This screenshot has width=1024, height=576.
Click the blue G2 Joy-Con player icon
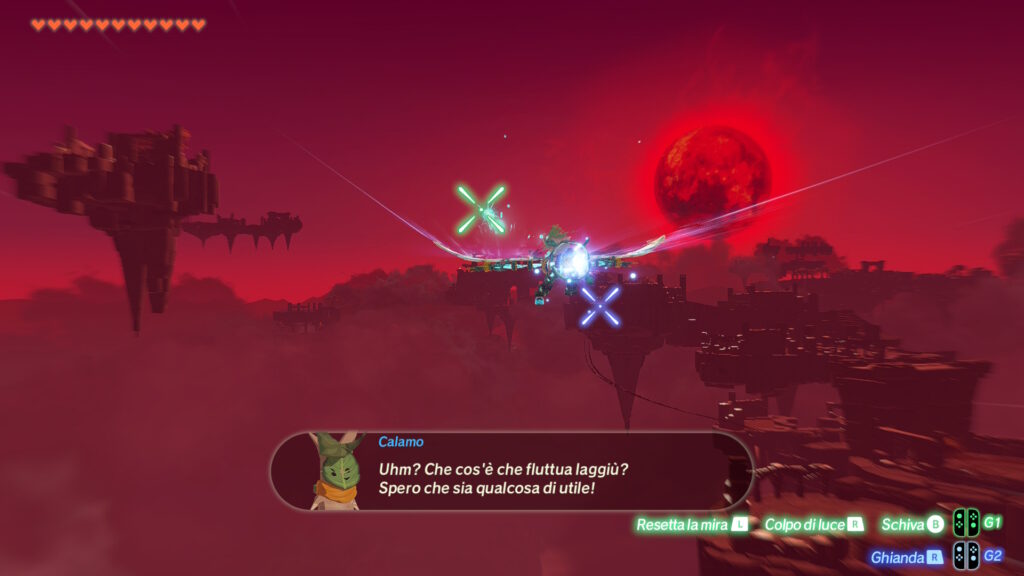(966, 556)
